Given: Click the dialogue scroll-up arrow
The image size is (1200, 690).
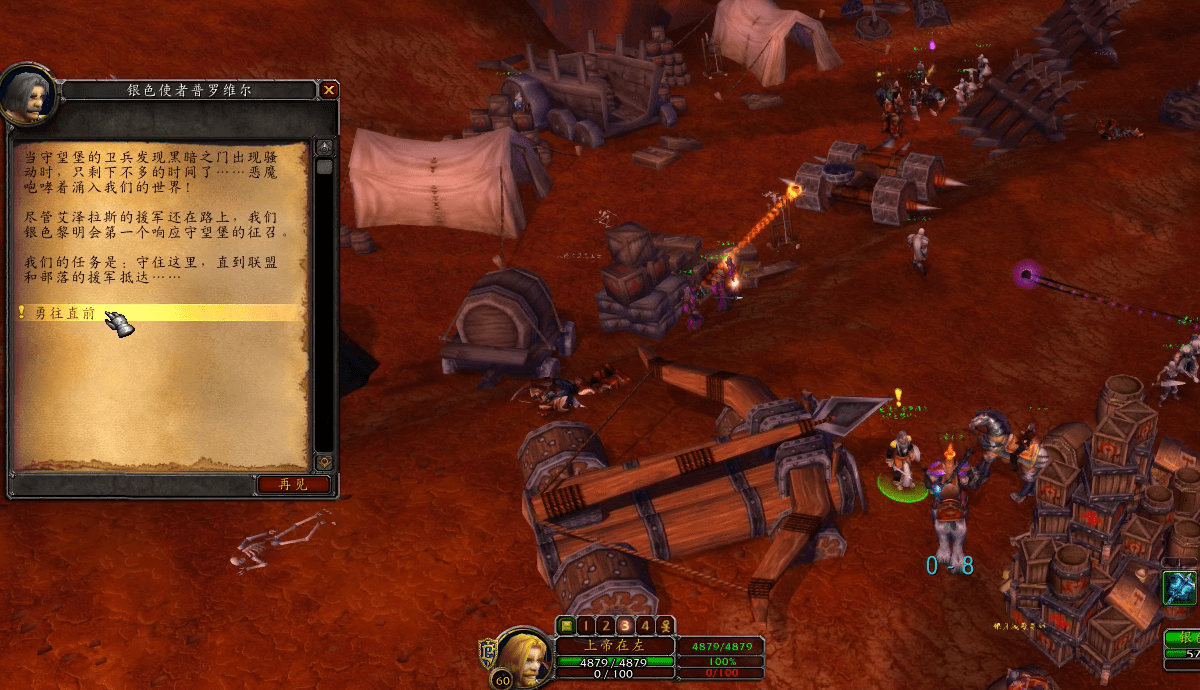Looking at the screenshot, I should click(x=324, y=148).
